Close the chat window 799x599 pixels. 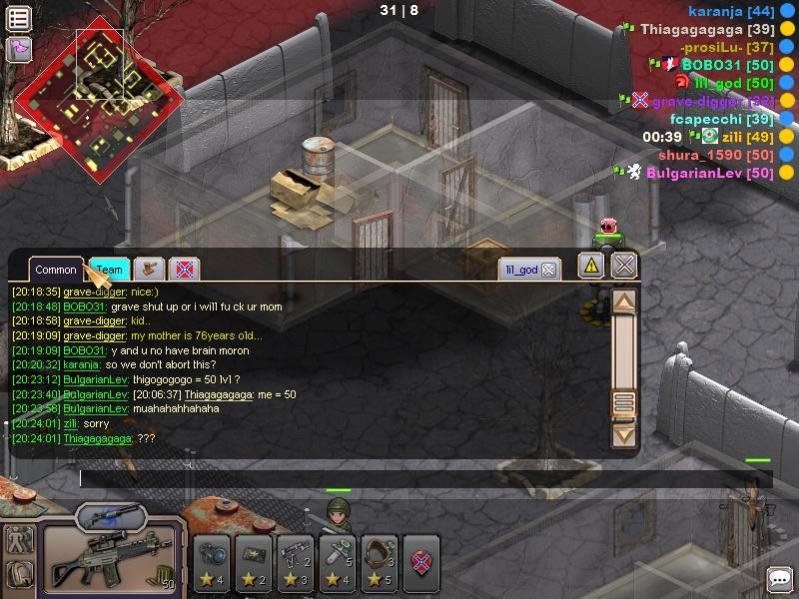click(624, 266)
